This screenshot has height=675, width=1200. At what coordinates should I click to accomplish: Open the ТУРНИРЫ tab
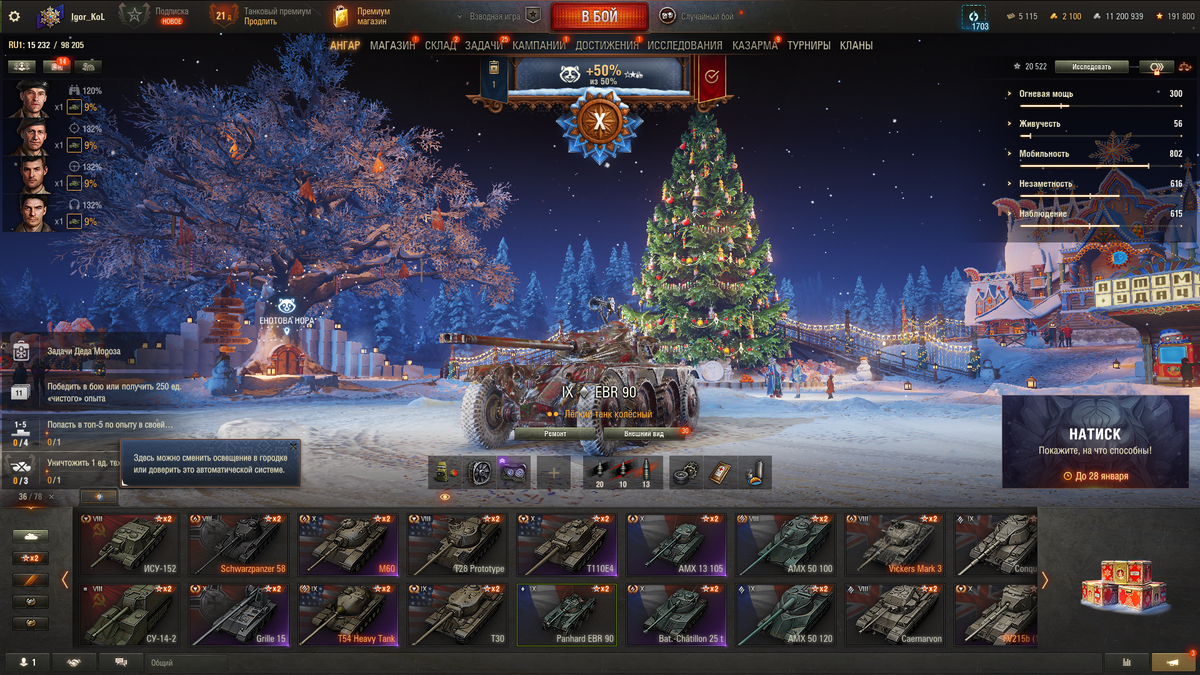(x=808, y=45)
